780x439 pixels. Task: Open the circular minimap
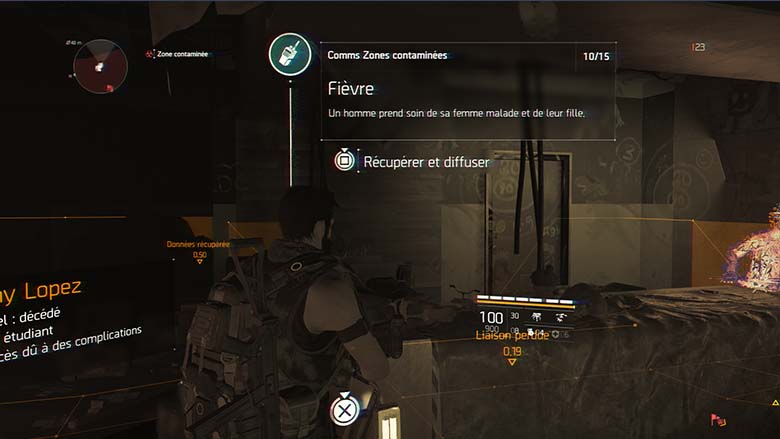(99, 66)
